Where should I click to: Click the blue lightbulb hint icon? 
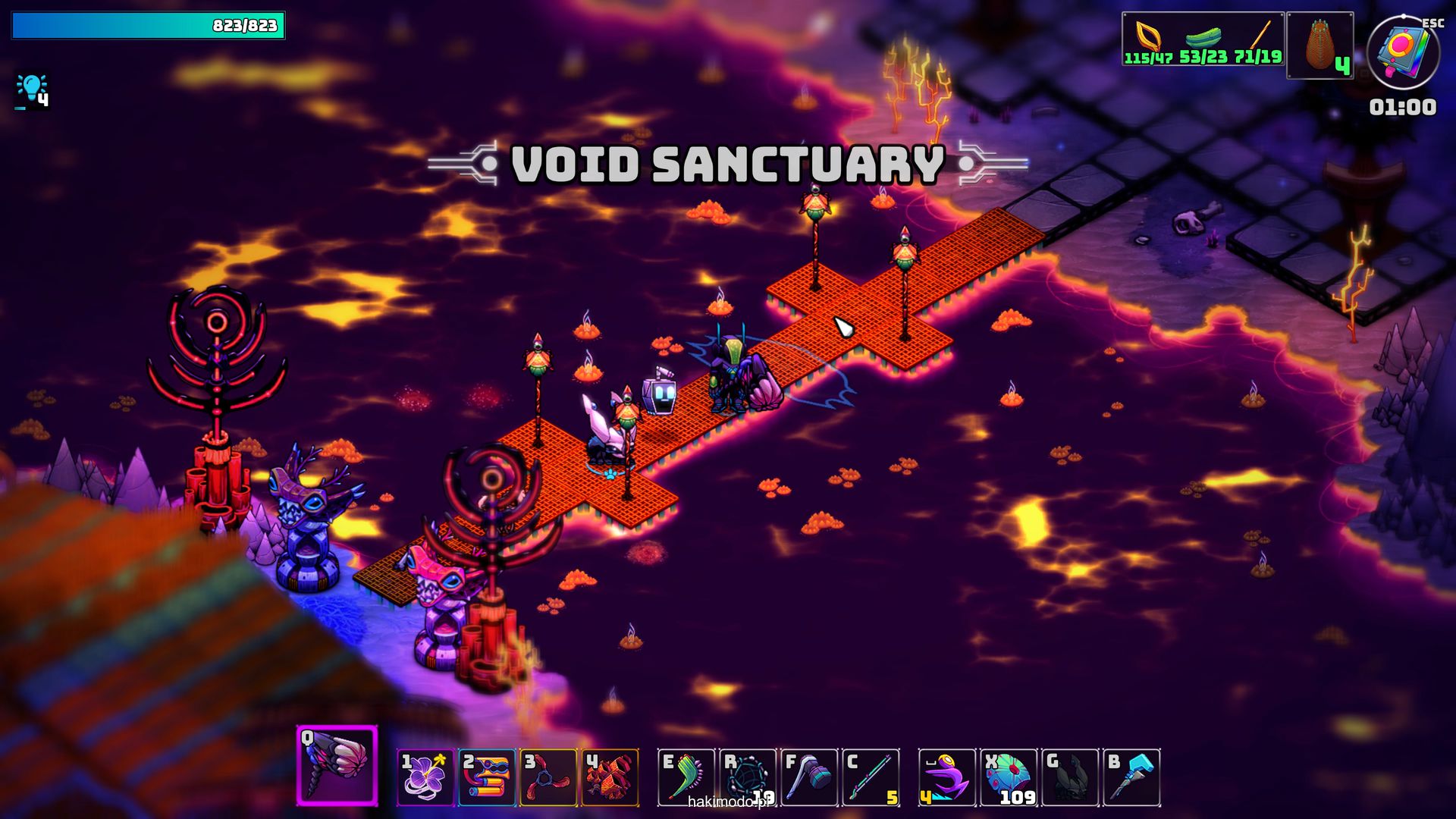pyautogui.click(x=32, y=91)
